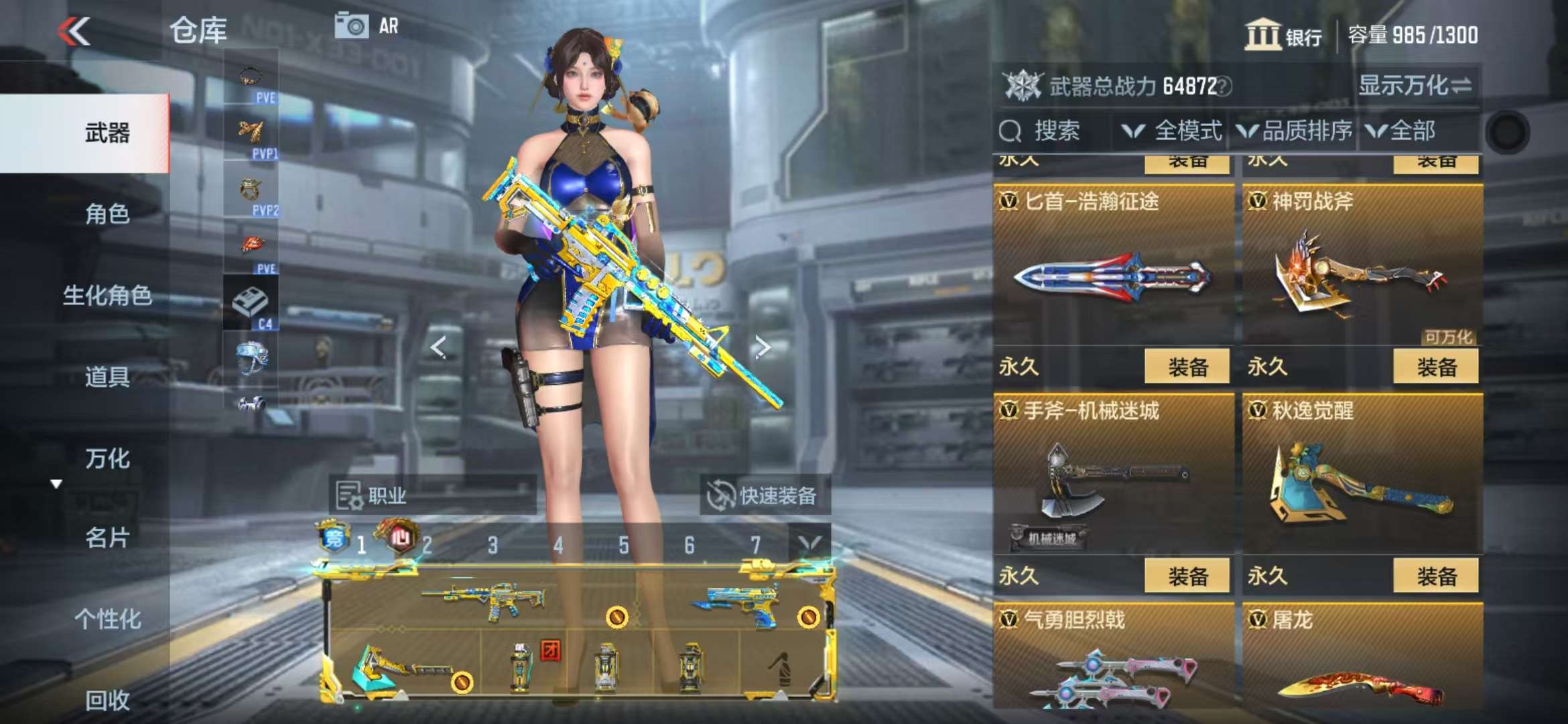Open the 回收 recycle tab
The image size is (1568, 724).
[x=107, y=700]
